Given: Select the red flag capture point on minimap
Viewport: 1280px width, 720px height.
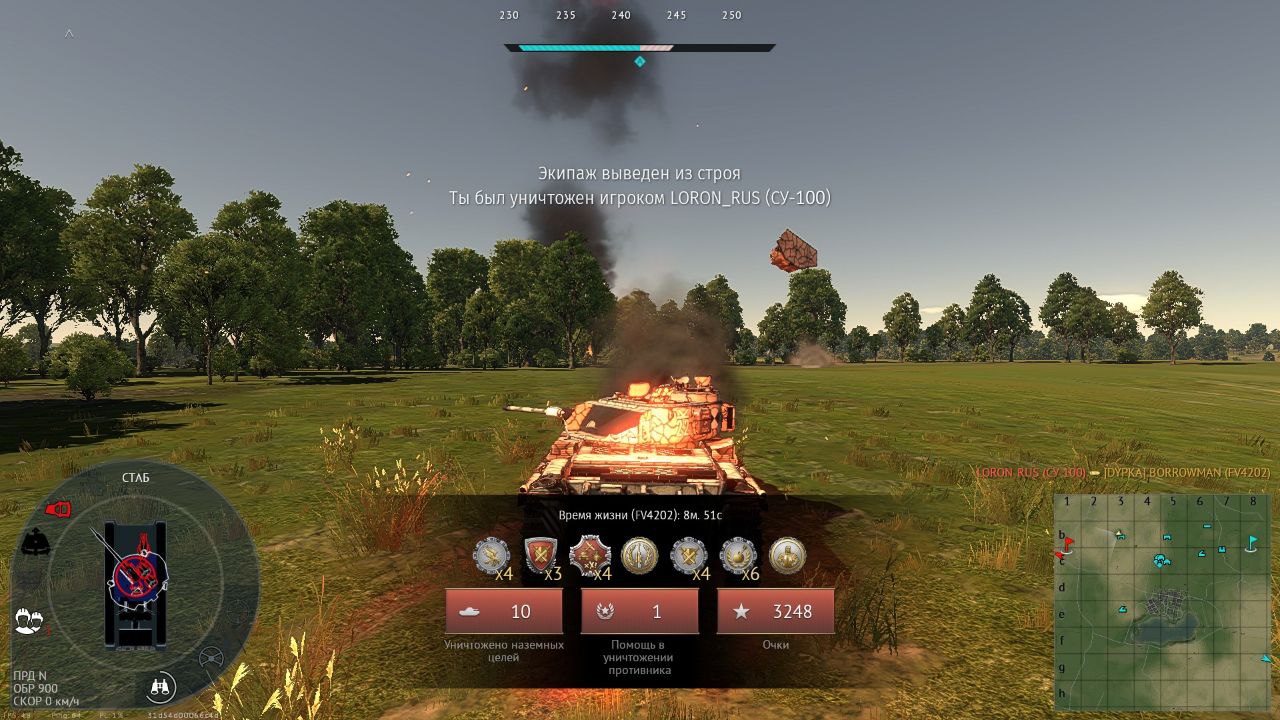Looking at the screenshot, I should pos(1068,544).
